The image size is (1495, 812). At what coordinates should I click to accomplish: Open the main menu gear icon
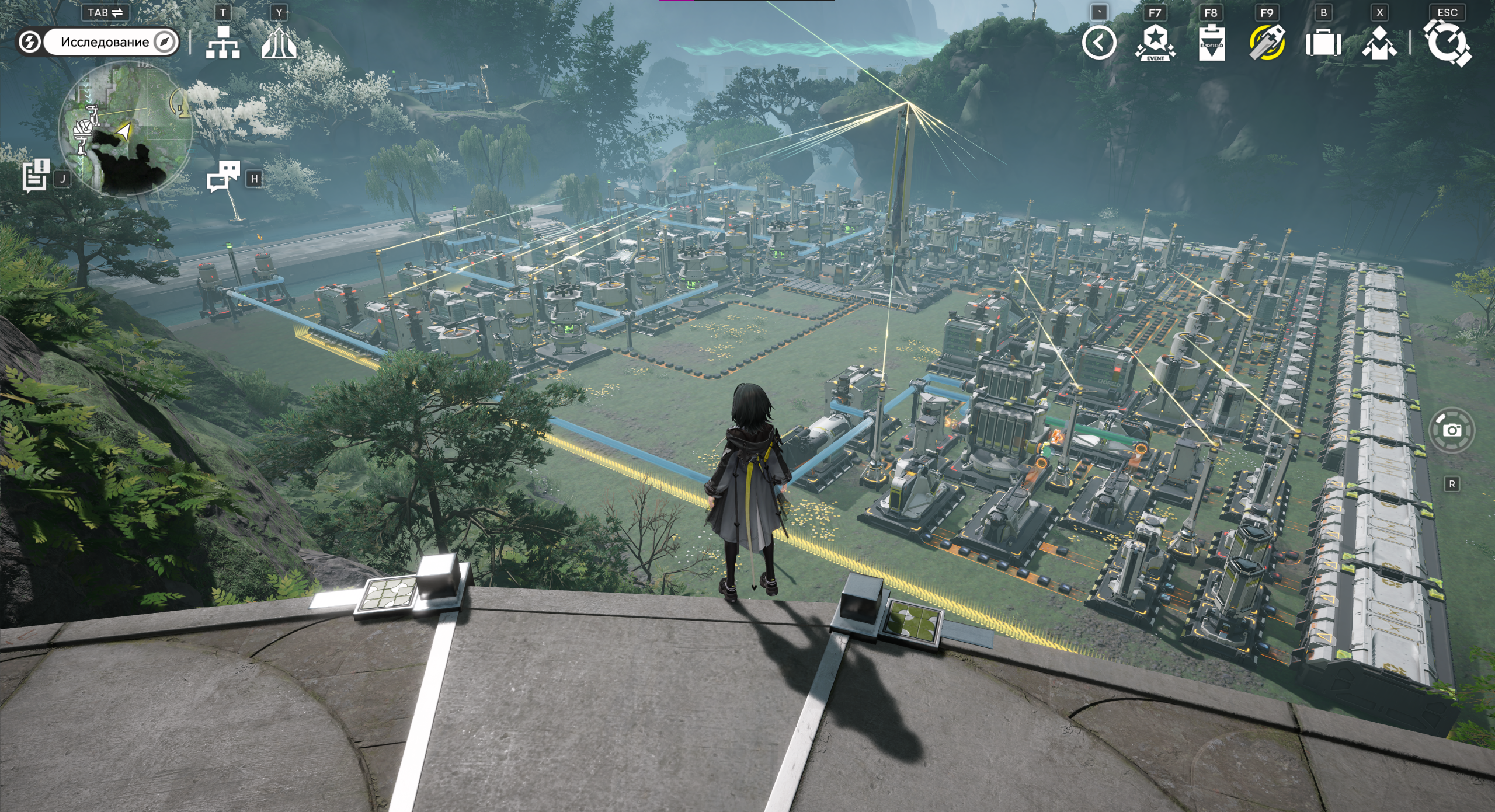coord(1447,43)
